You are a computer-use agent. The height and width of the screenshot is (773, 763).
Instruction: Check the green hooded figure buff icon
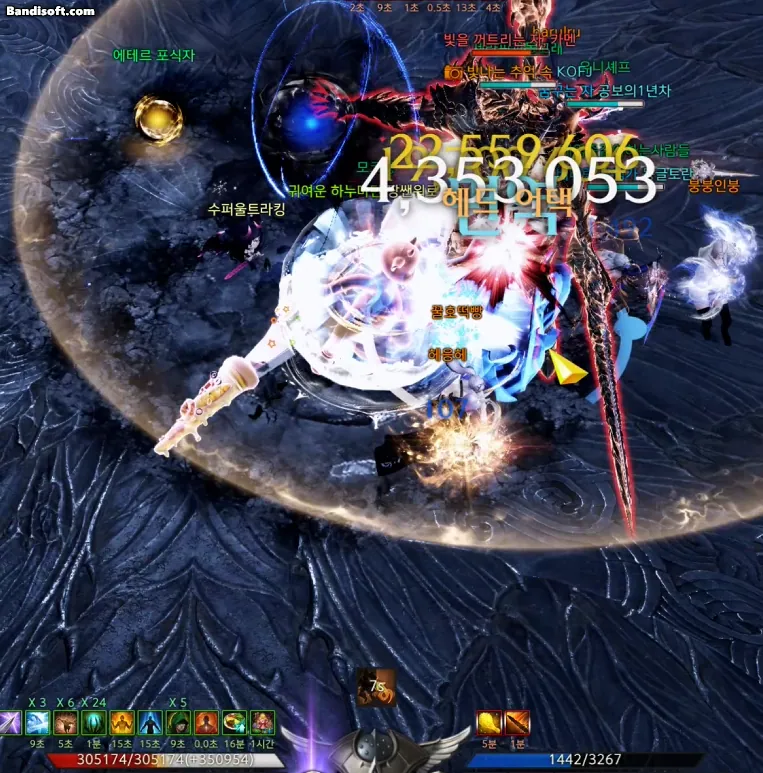coord(178,722)
